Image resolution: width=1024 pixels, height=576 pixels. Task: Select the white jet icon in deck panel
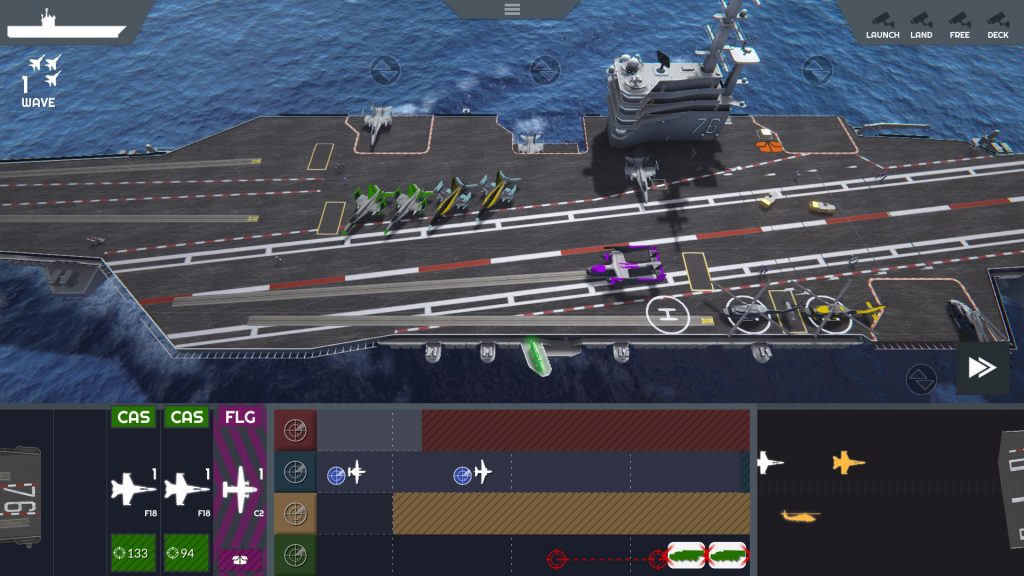pos(769,462)
